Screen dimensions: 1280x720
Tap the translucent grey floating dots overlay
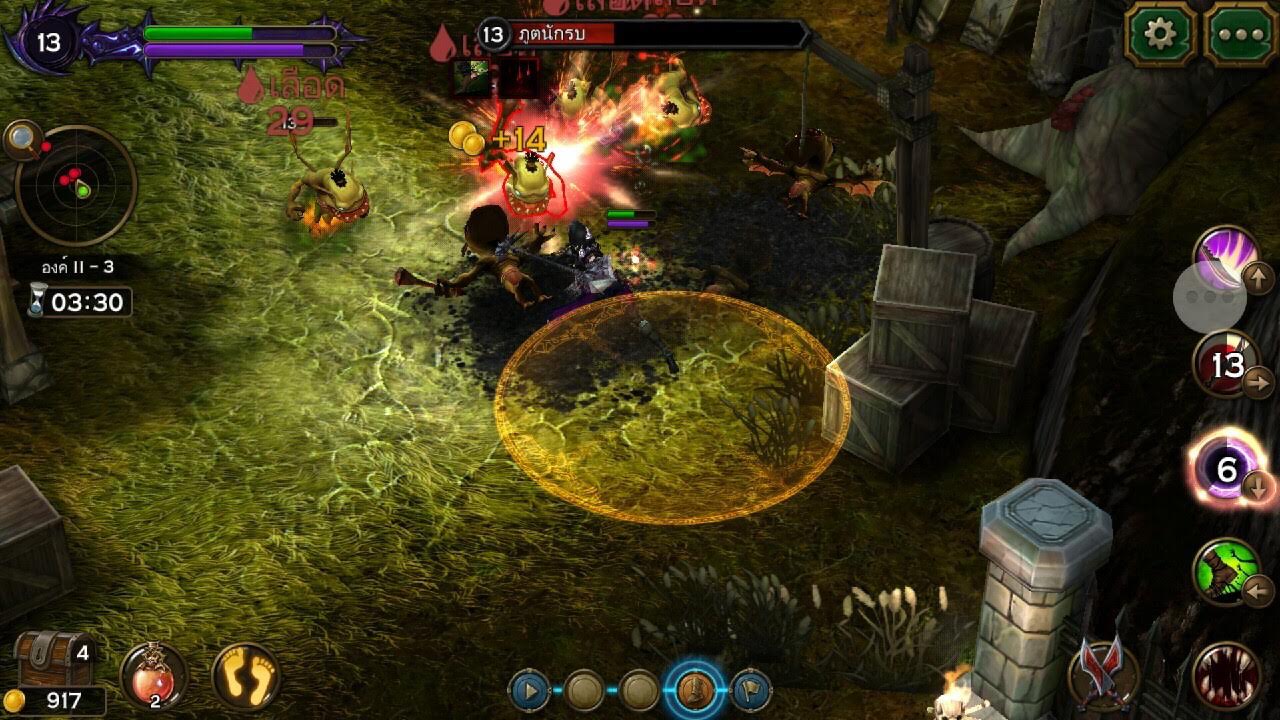(x=1210, y=297)
